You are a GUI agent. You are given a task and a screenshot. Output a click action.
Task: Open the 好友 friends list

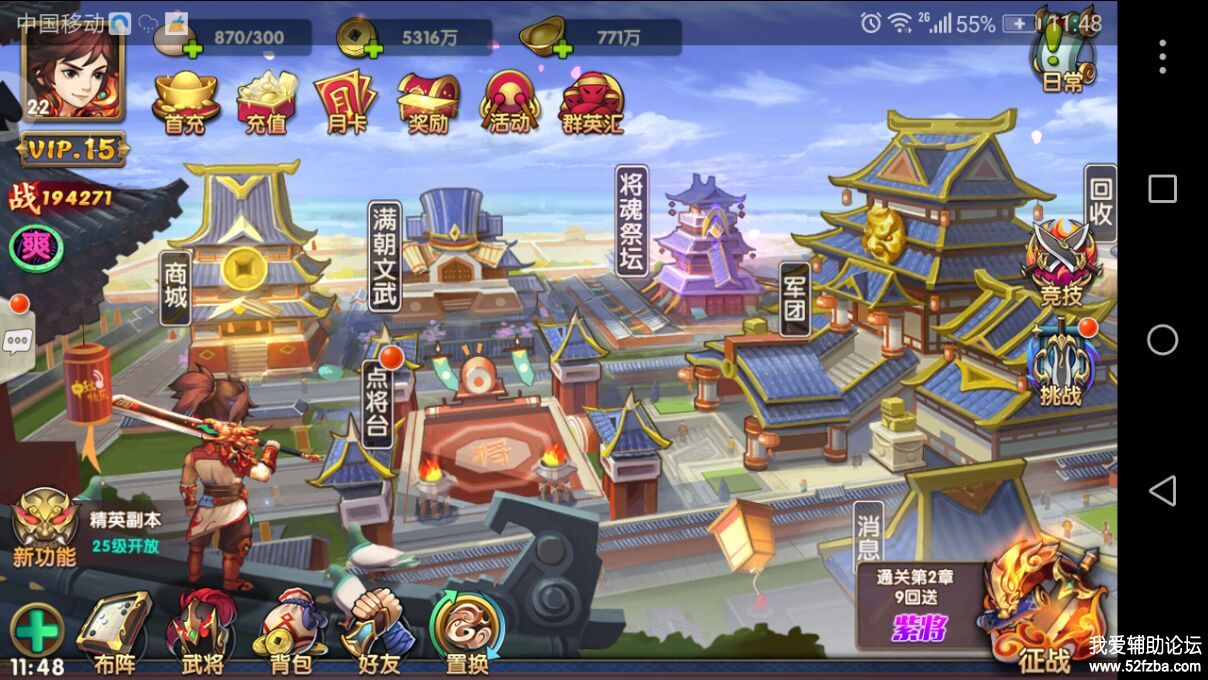(378, 632)
